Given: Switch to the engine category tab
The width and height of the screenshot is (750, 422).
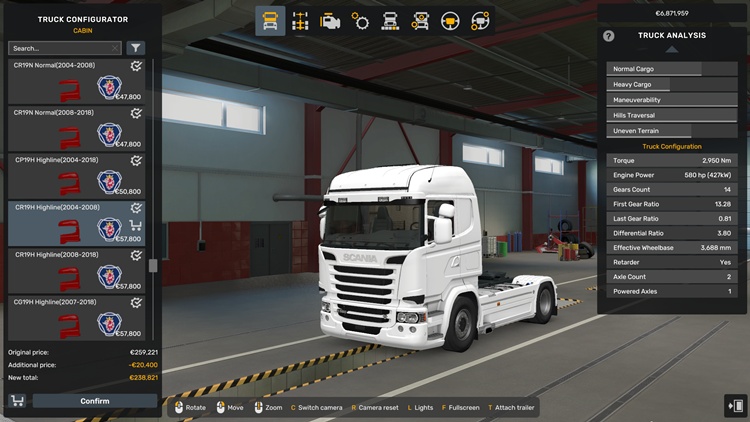Looking at the screenshot, I should tap(330, 21).
